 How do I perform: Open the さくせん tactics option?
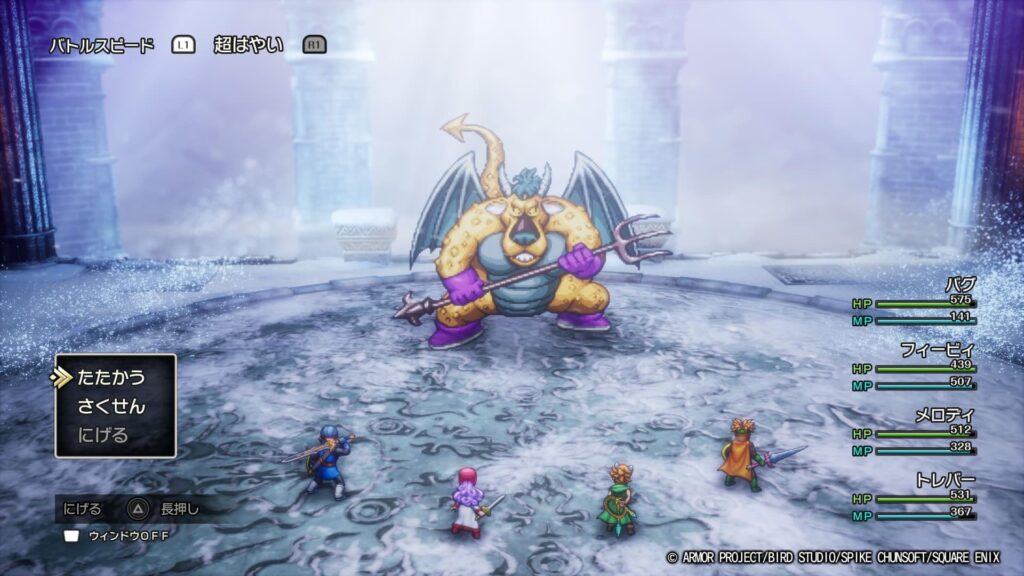pos(111,407)
